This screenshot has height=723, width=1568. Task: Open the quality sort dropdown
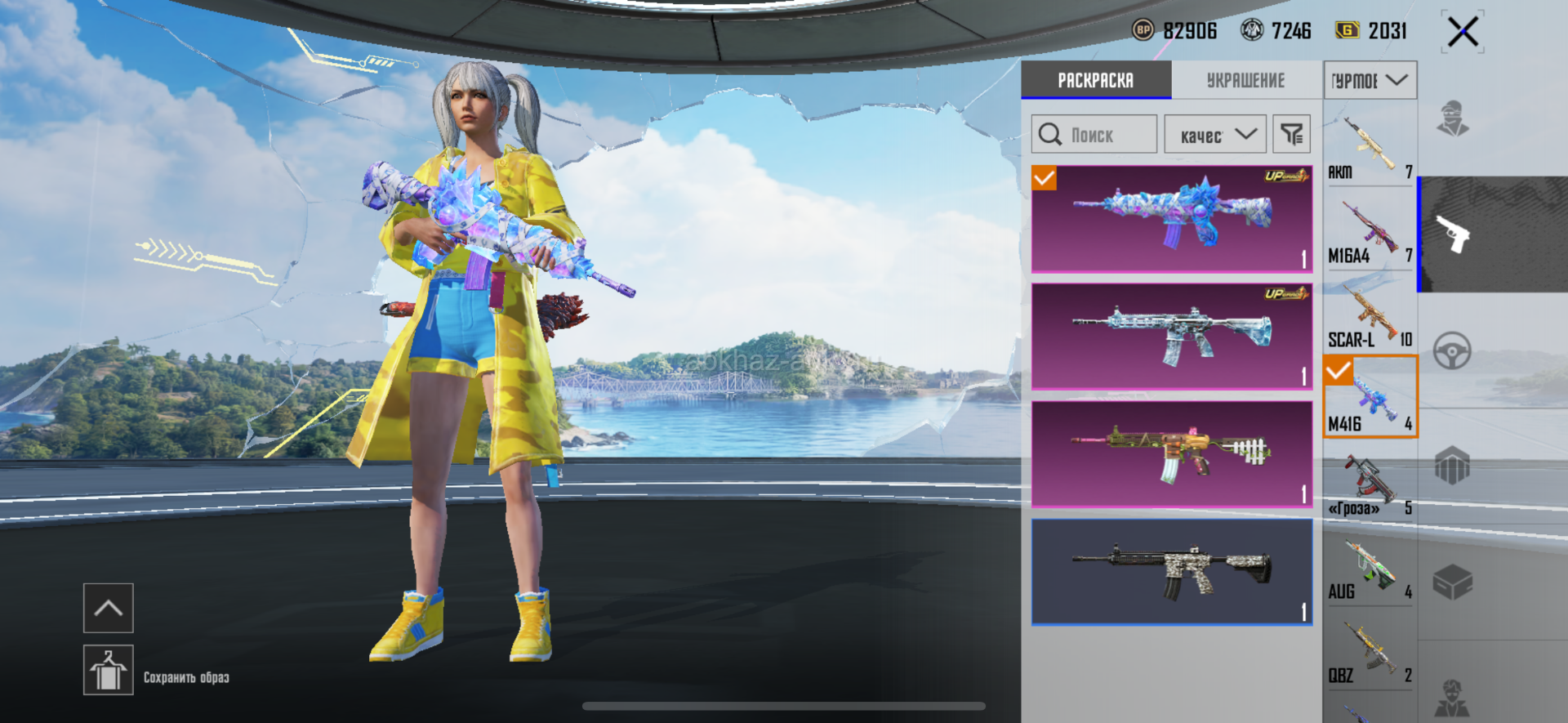pos(1215,135)
